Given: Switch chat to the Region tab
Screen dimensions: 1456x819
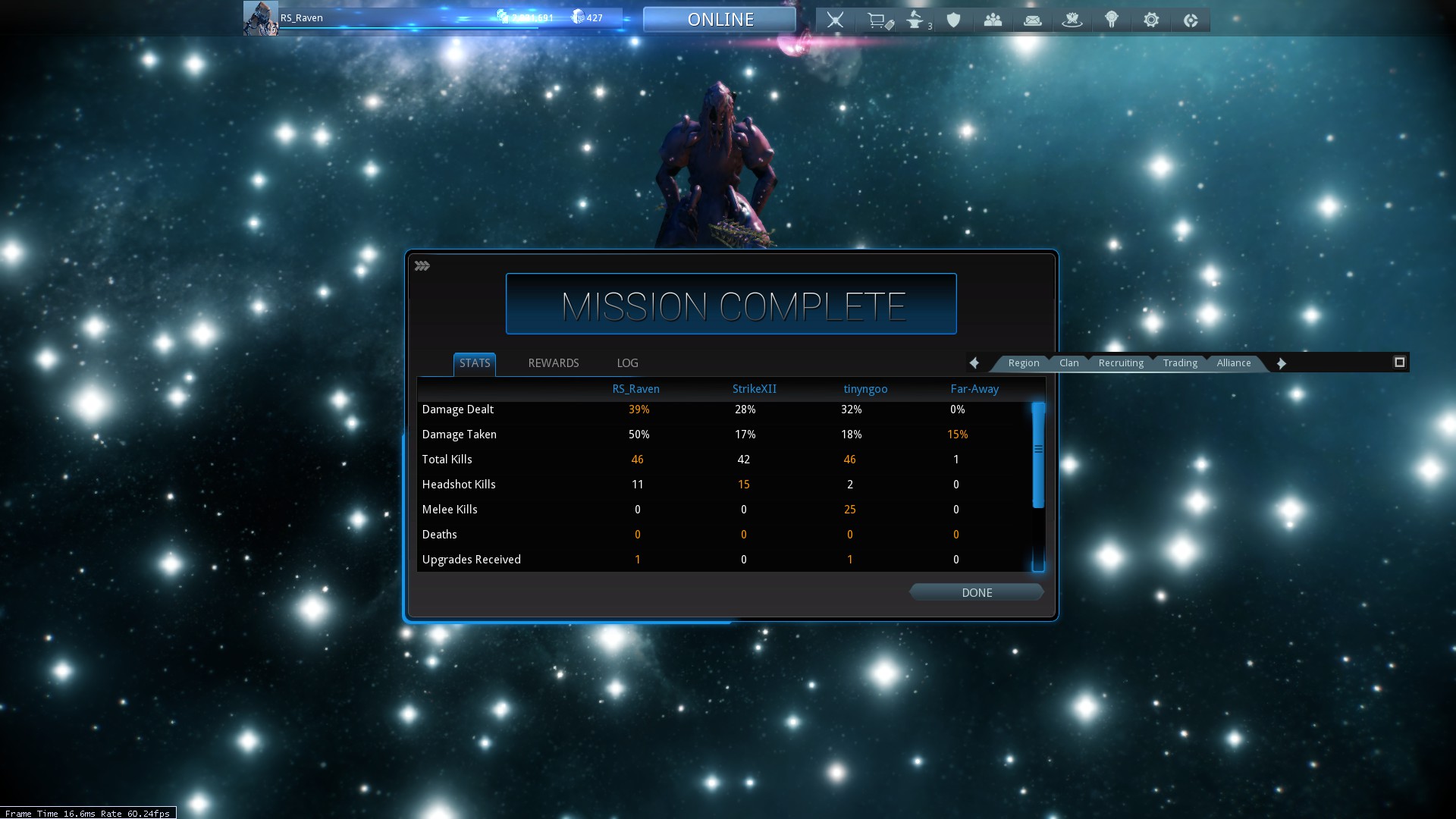Looking at the screenshot, I should tap(1023, 363).
